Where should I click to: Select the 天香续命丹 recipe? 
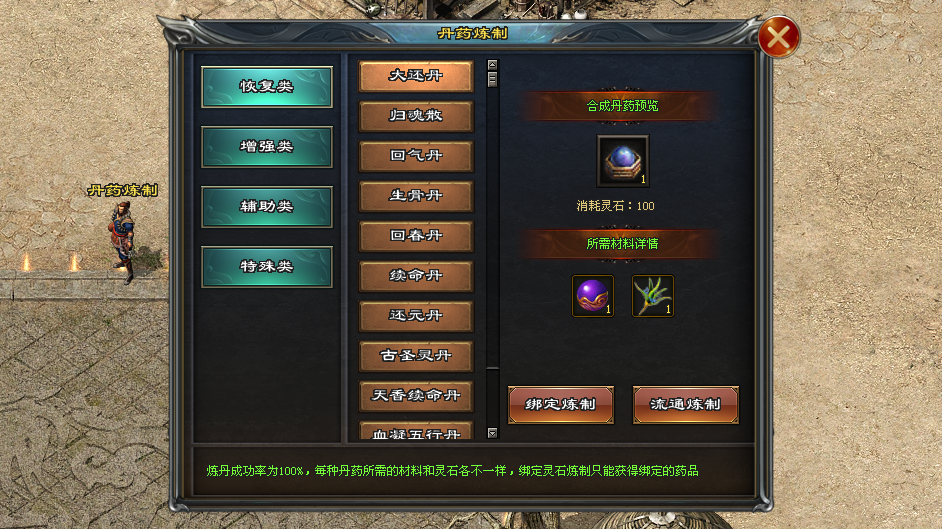(x=416, y=396)
